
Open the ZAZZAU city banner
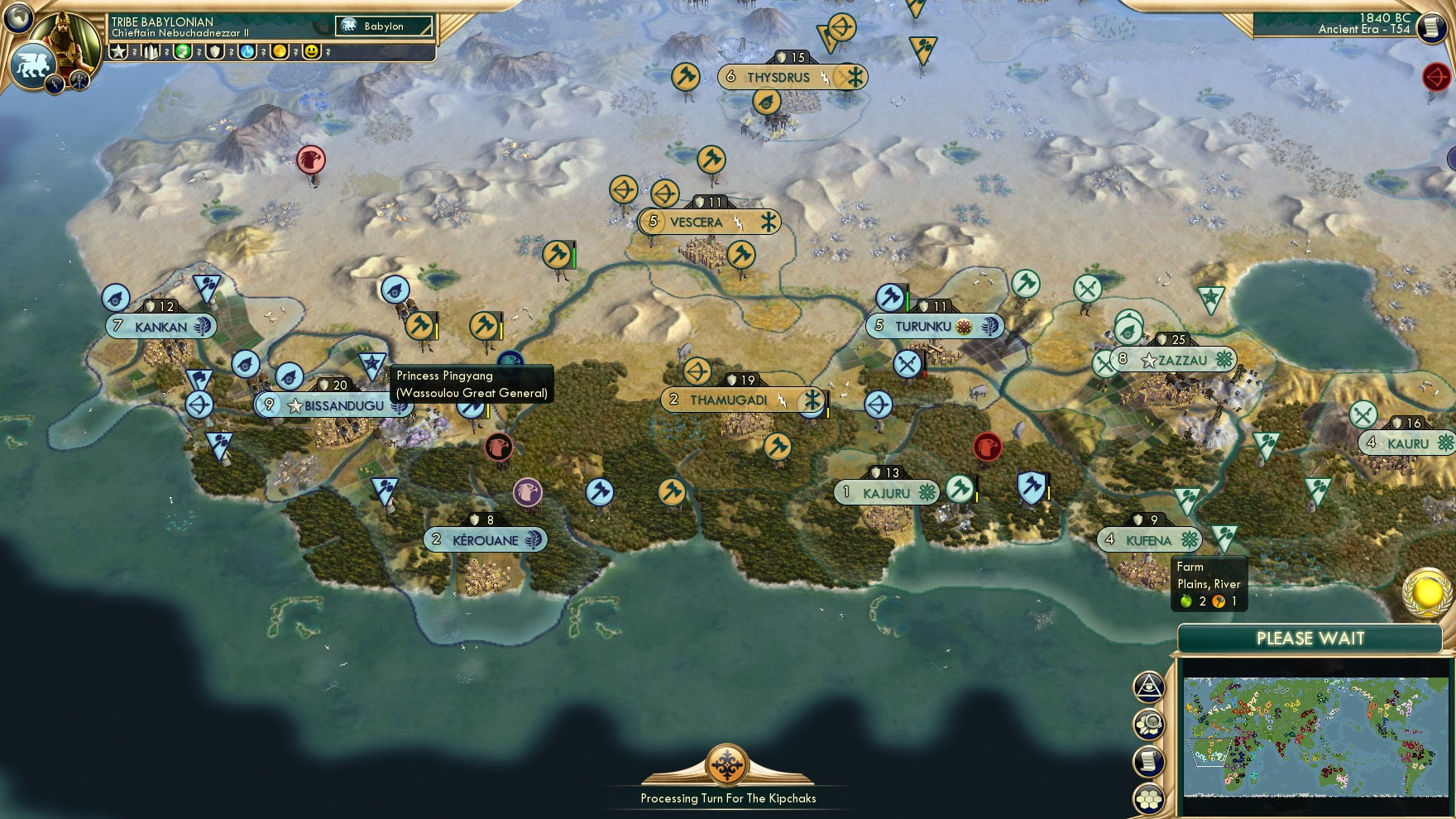[1175, 360]
